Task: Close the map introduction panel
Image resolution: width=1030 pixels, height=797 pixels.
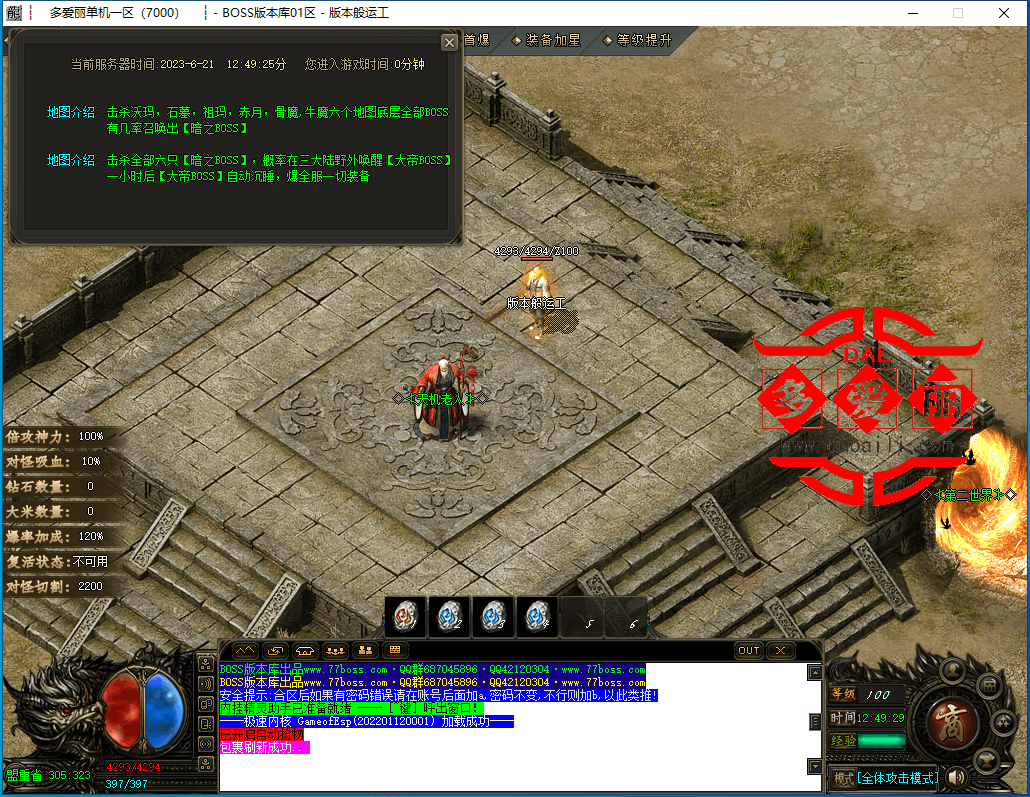Action: click(449, 43)
